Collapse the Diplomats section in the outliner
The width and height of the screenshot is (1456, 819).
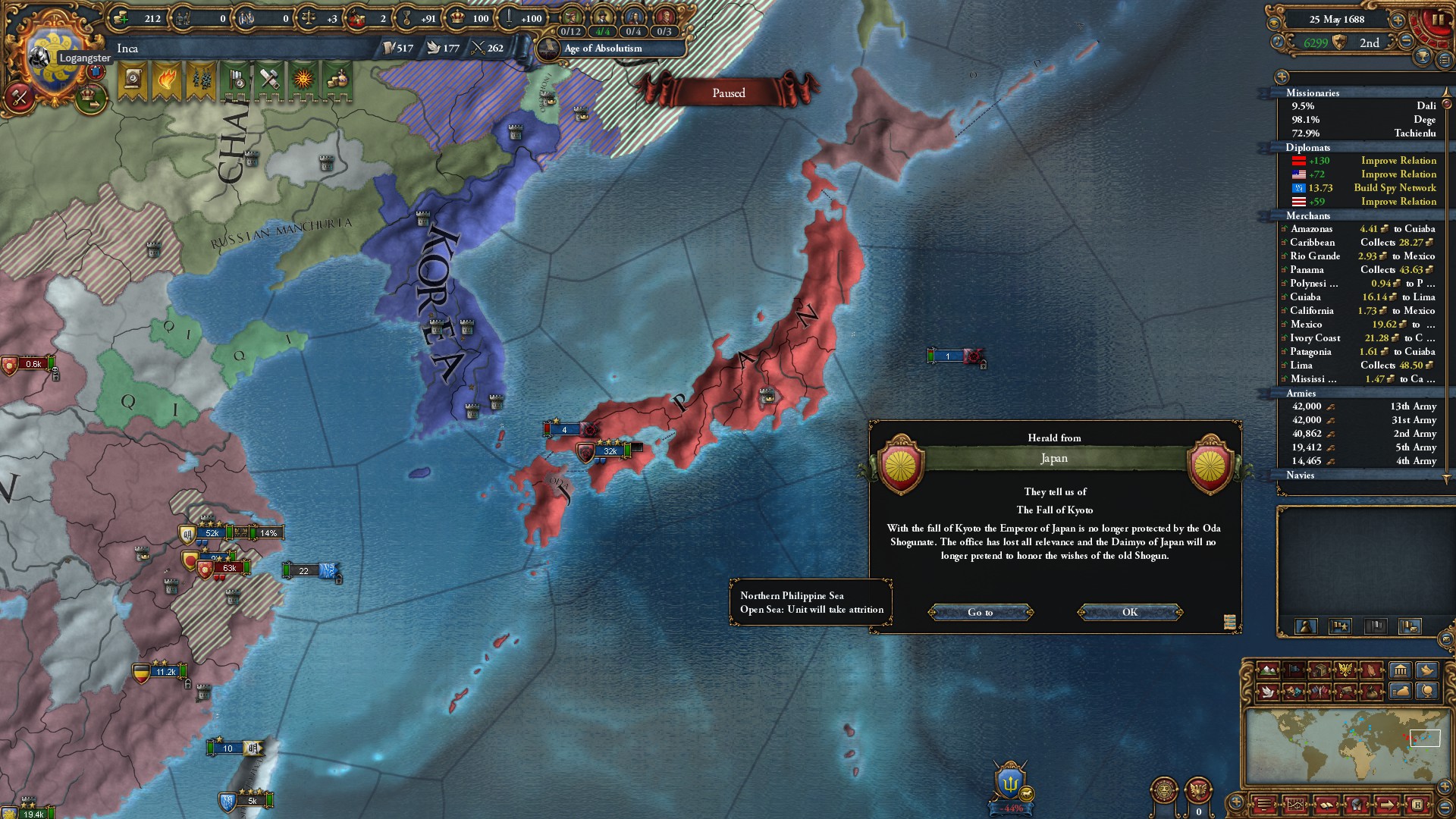[x=1307, y=147]
